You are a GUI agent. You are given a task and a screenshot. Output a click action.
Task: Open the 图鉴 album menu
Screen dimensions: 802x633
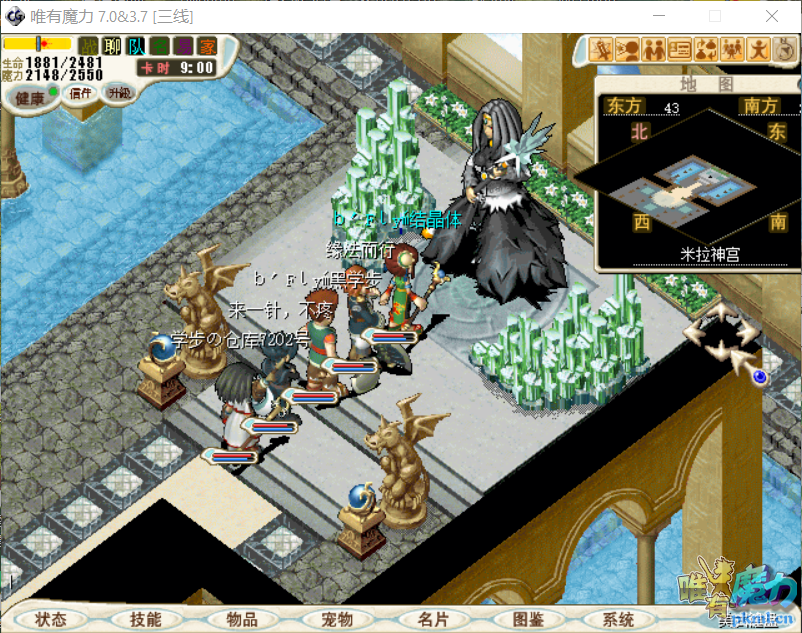(527, 619)
